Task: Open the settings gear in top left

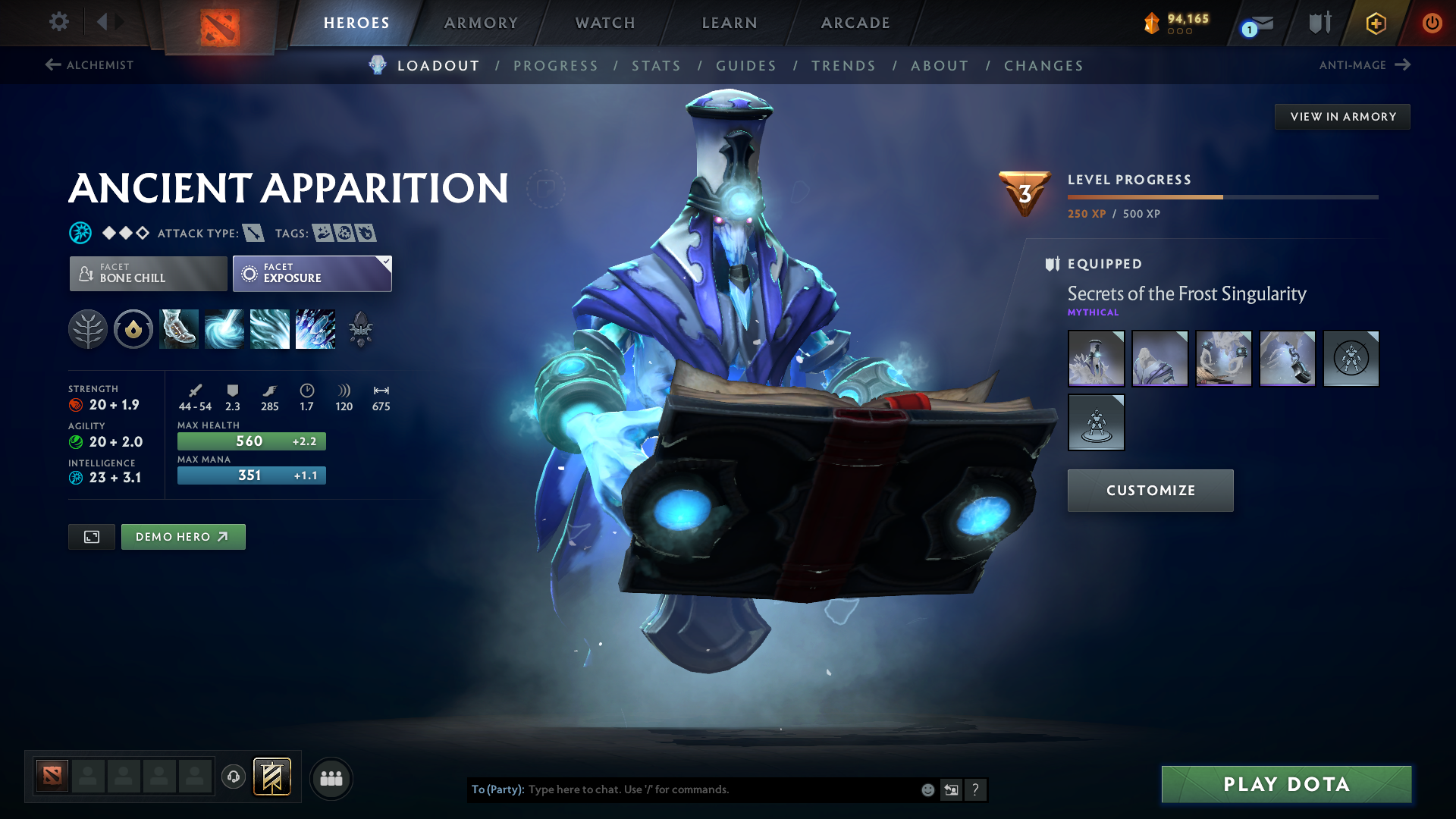Action: (58, 22)
